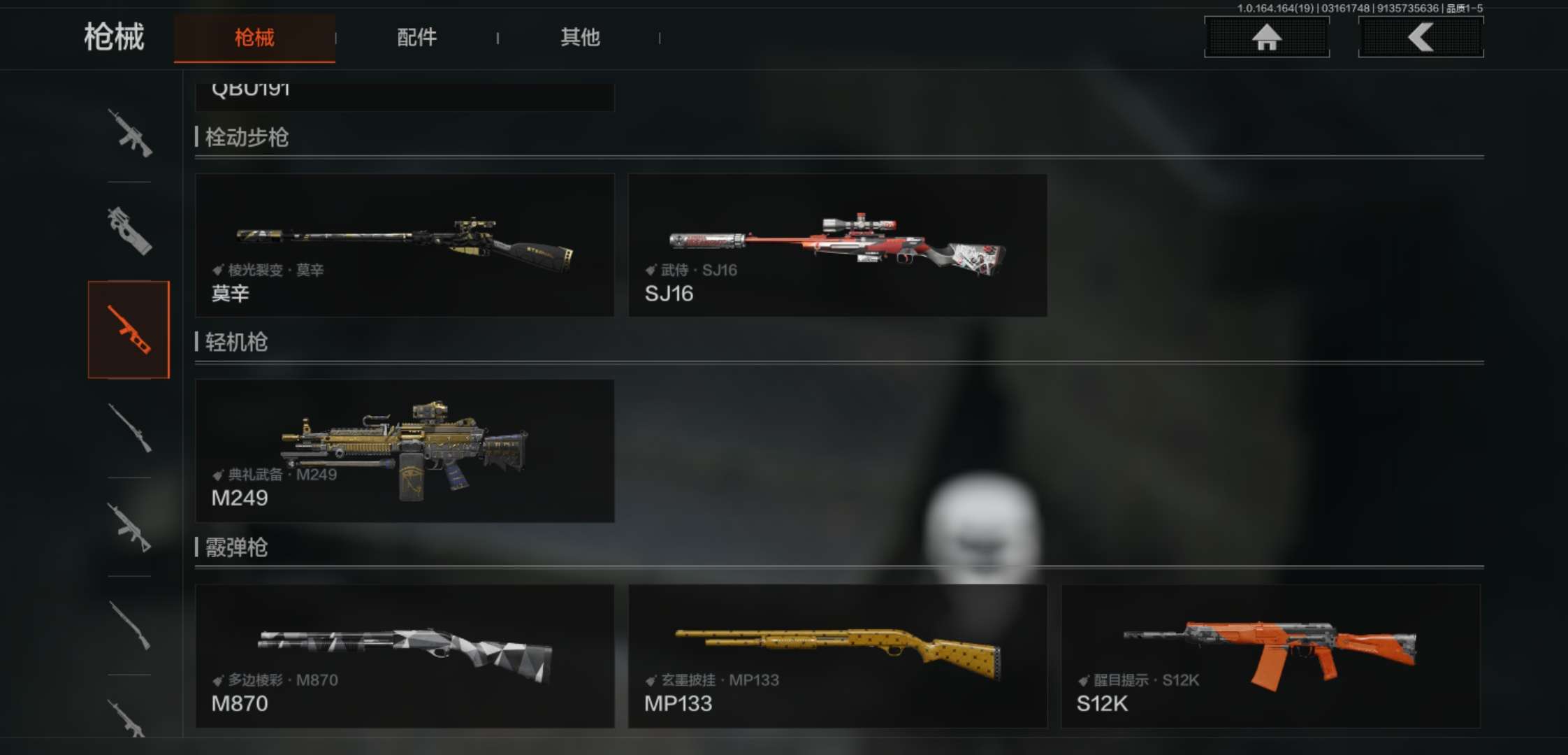Select the red SJ16 sniper rifle card
The width and height of the screenshot is (1568, 755).
[837, 245]
